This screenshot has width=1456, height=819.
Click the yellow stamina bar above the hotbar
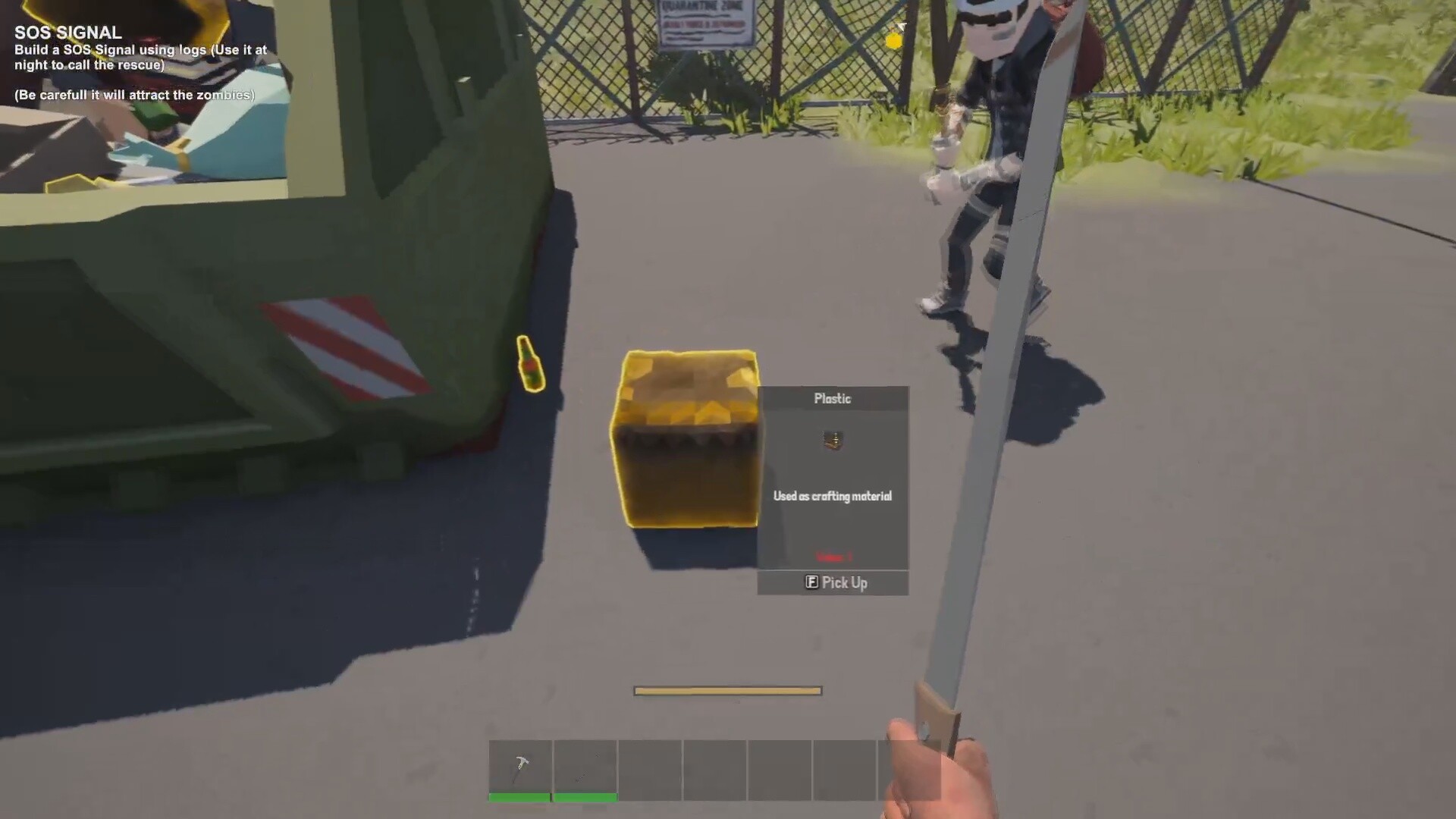pyautogui.click(x=726, y=690)
